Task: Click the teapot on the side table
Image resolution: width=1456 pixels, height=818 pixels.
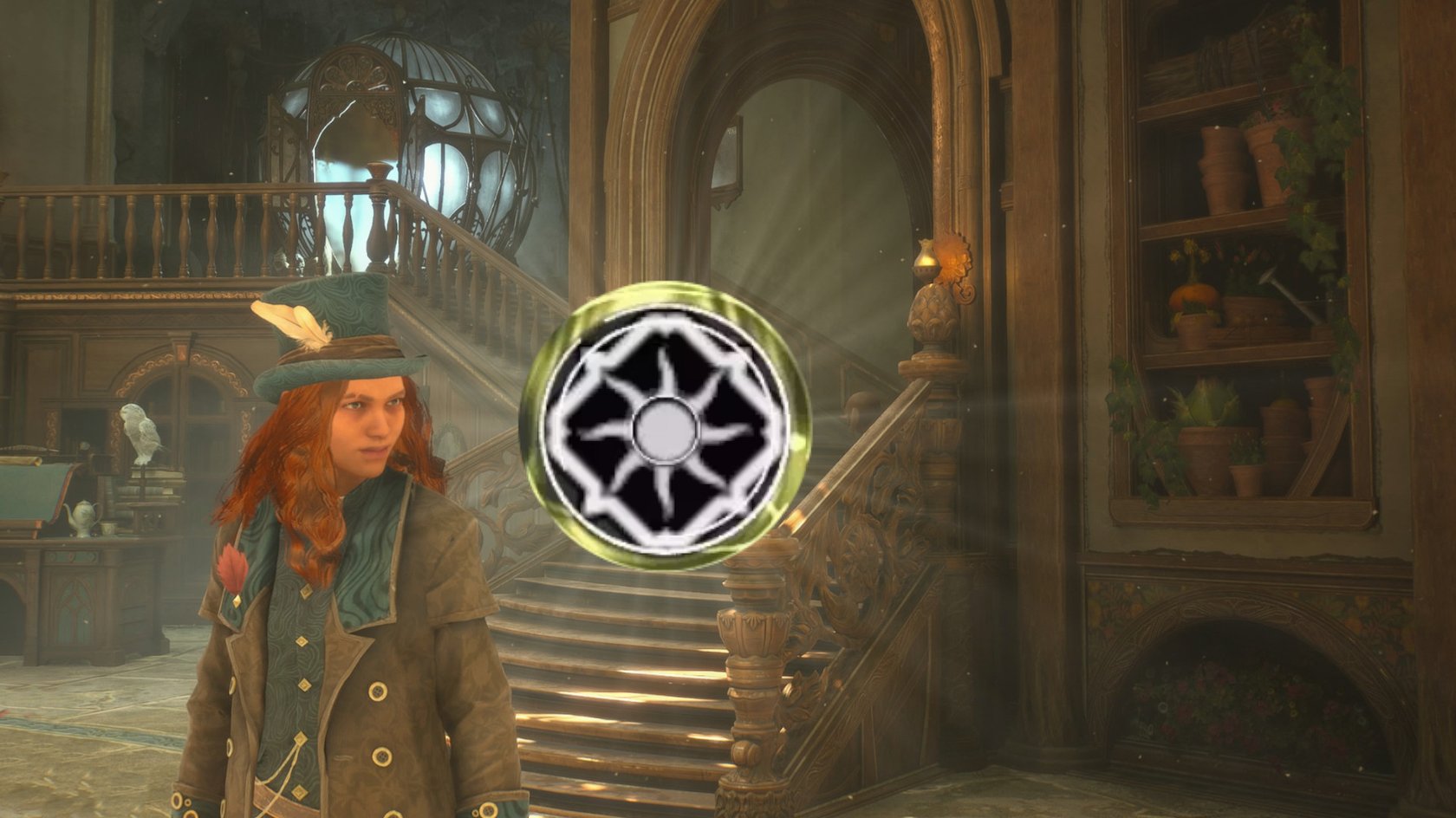Action: 82,516
